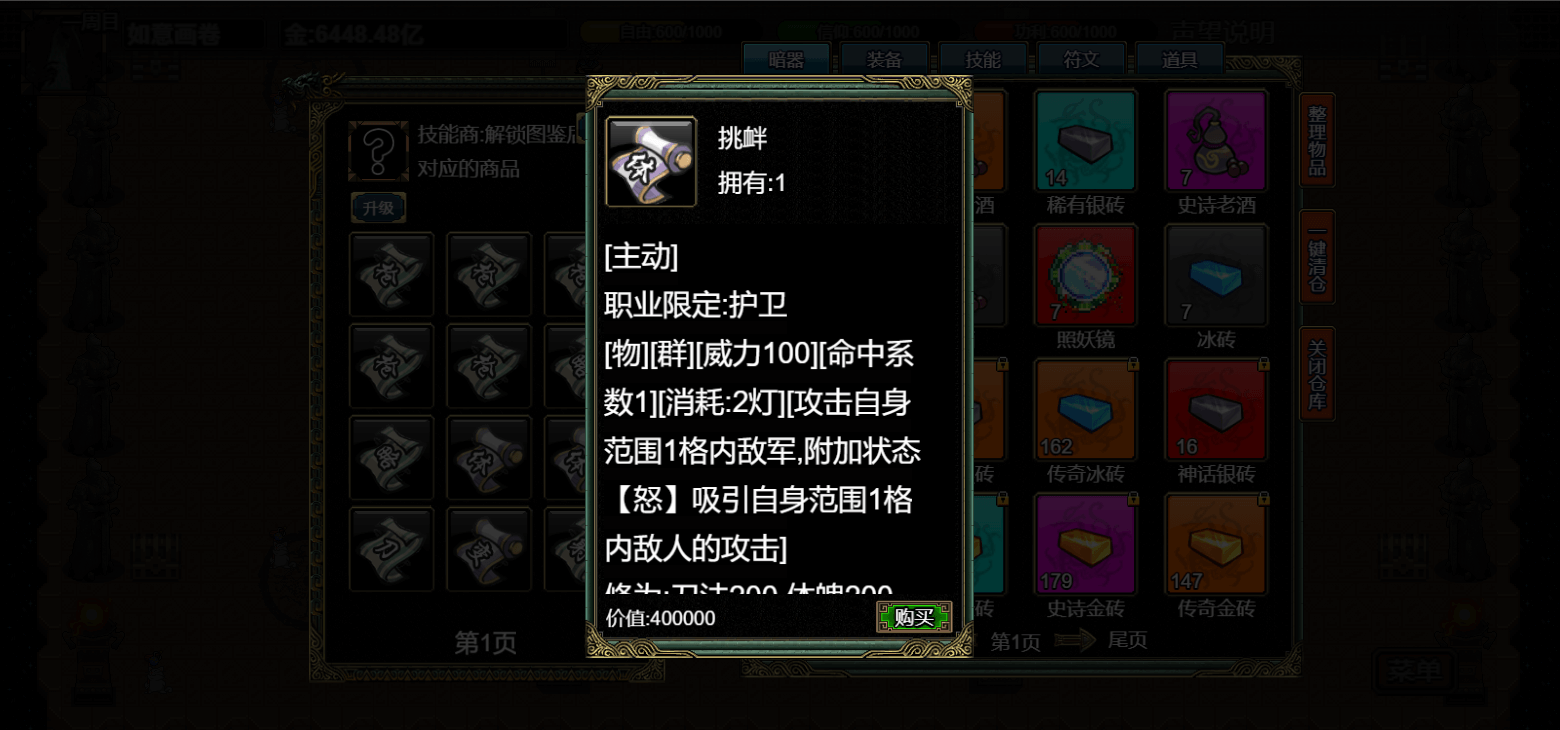Select the 冰砖 item icon
Viewport: 1560px width, 730px height.
tap(1216, 273)
